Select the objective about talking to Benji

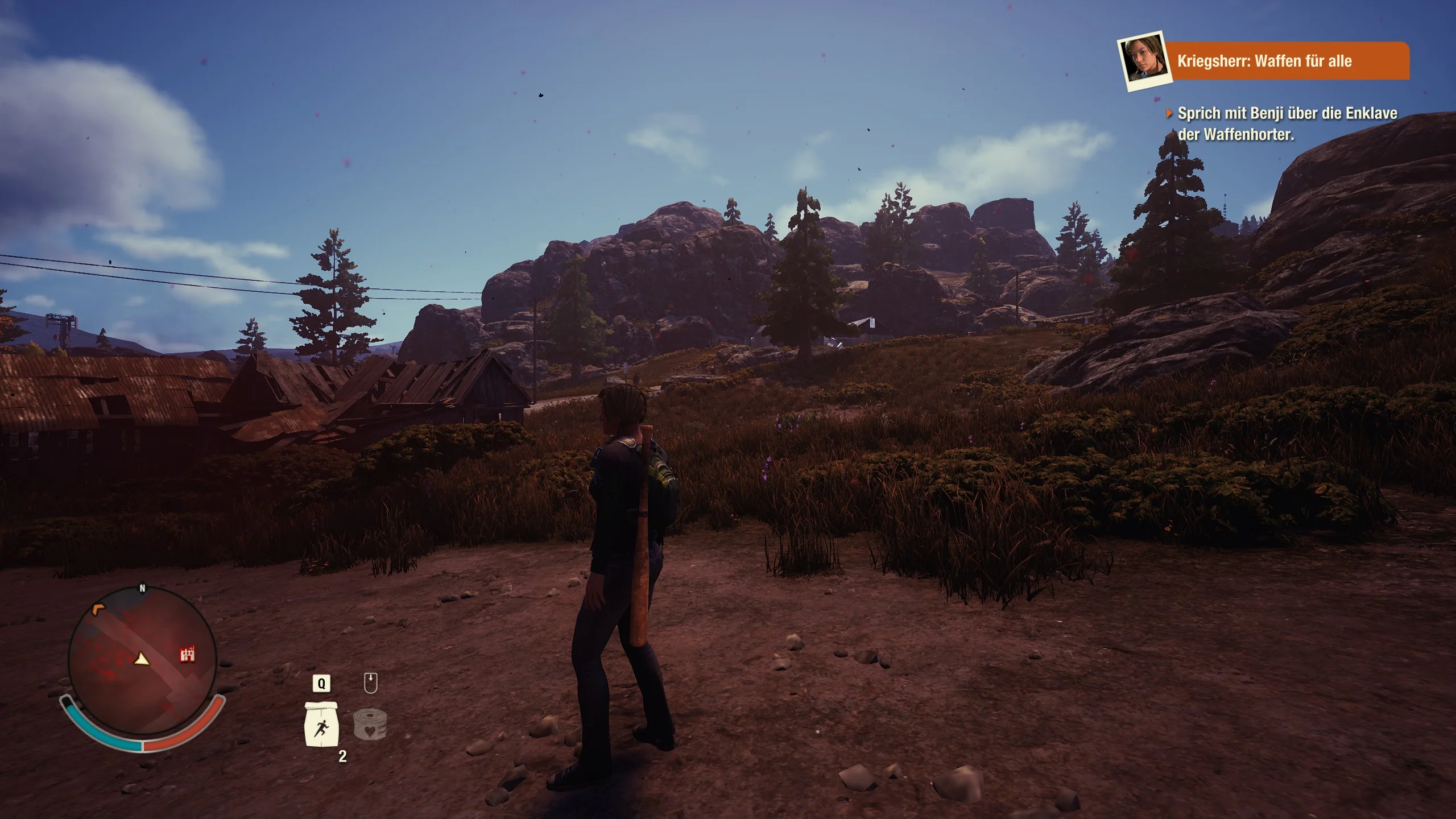click(1287, 123)
